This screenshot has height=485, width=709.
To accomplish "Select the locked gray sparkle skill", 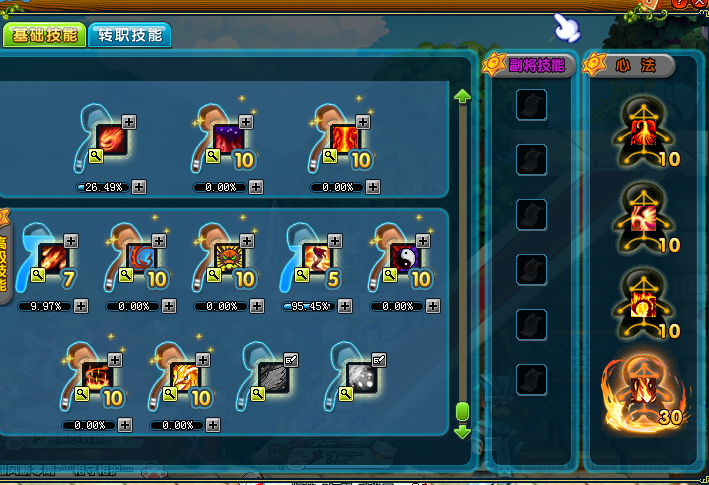I will point(360,378).
